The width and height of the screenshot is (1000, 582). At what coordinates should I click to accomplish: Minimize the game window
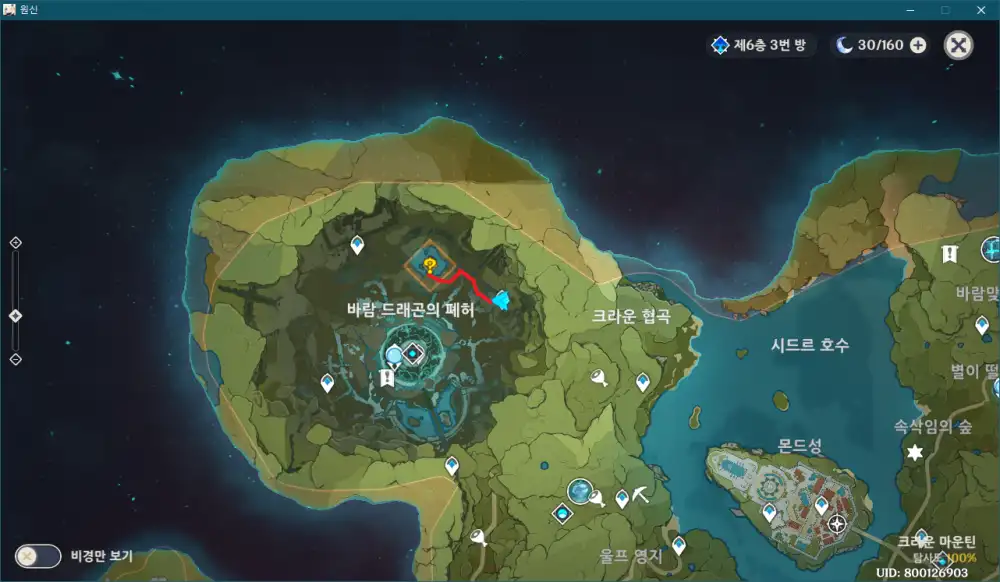(911, 9)
